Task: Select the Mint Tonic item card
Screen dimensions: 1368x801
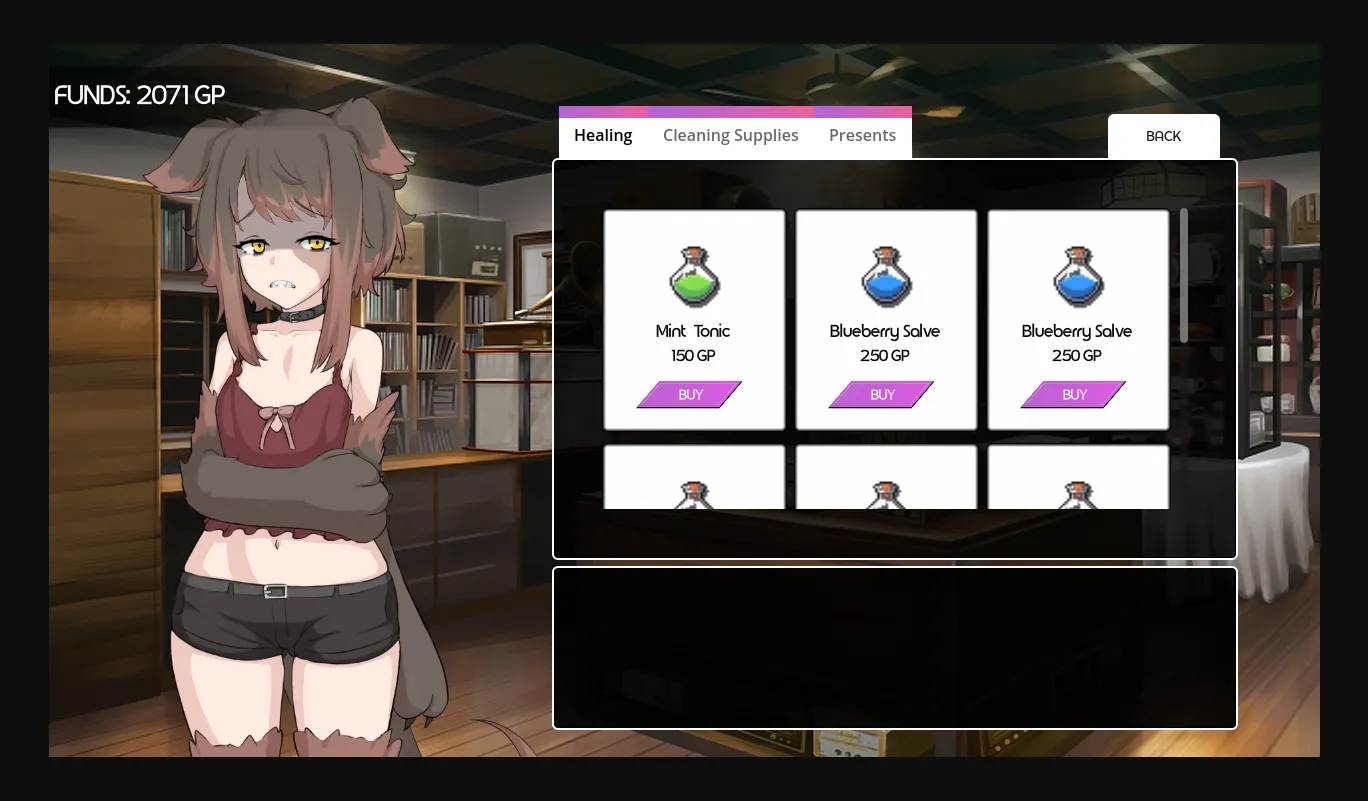Action: point(693,320)
